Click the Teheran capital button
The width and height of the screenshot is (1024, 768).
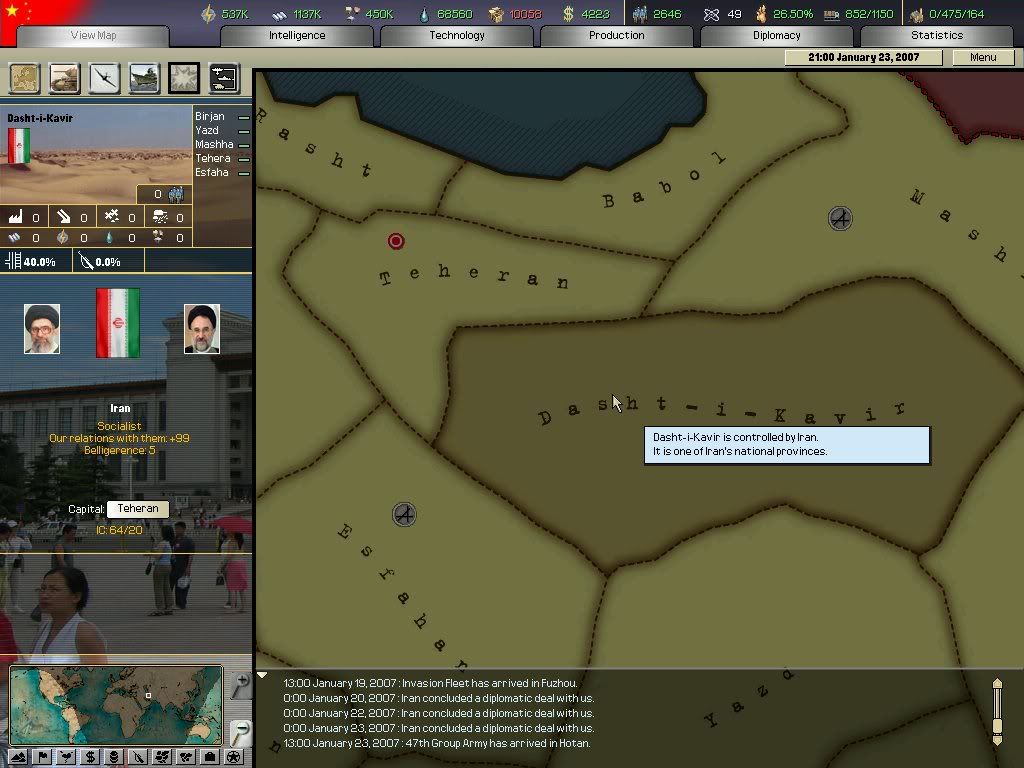click(138, 509)
